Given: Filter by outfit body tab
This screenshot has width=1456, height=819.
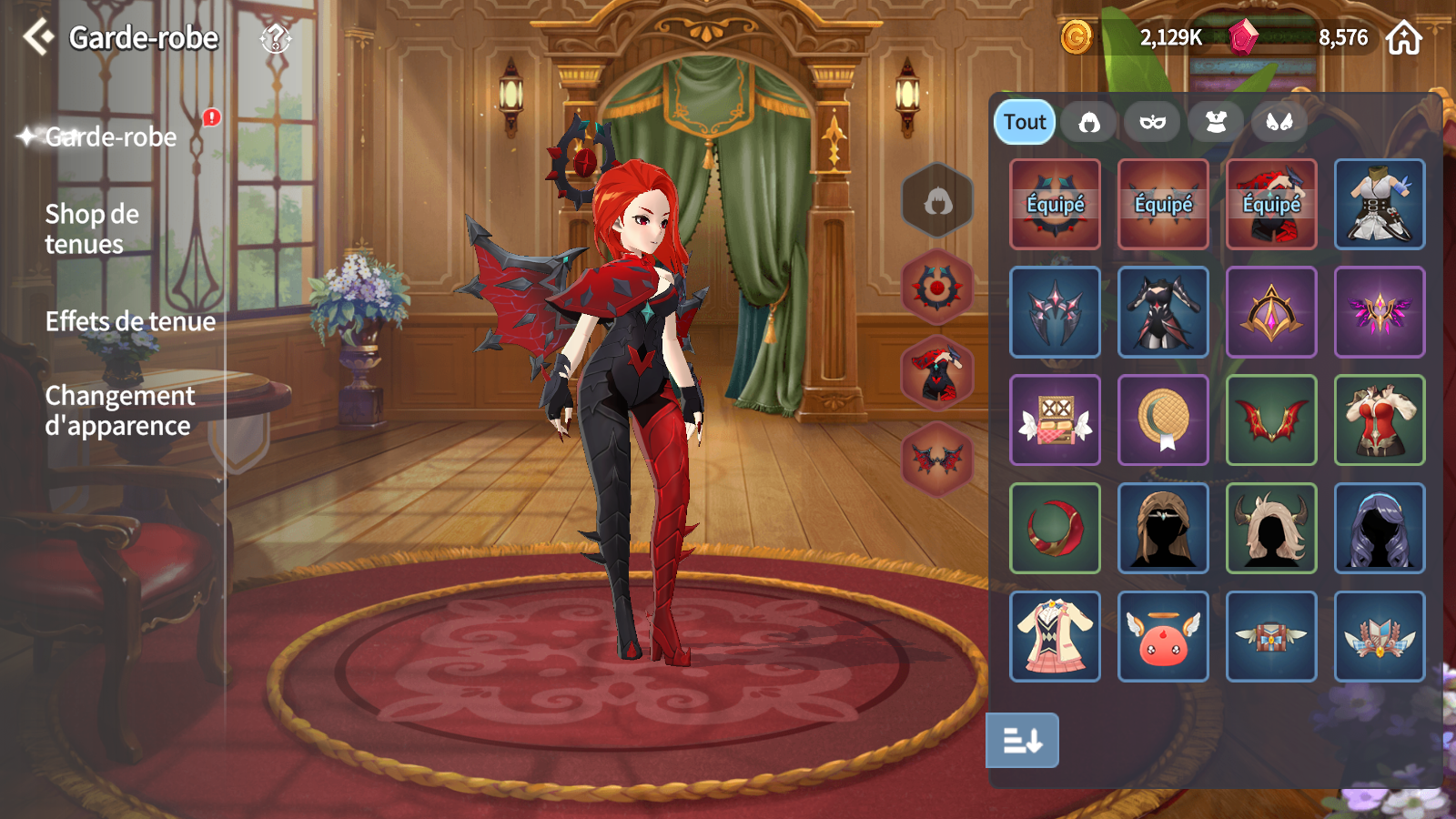Looking at the screenshot, I should tap(1216, 122).
